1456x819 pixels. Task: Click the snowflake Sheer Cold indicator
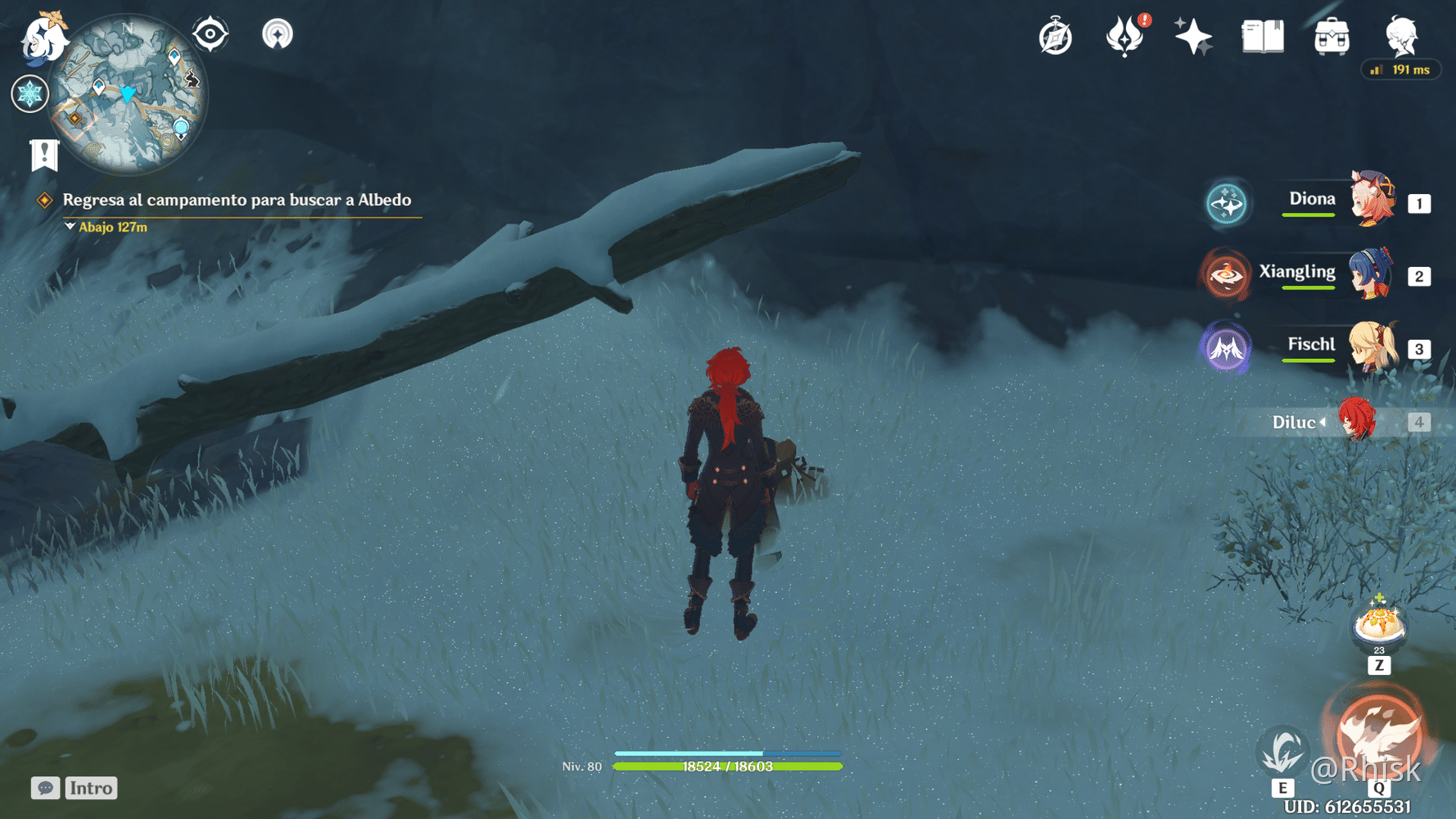coord(30,93)
